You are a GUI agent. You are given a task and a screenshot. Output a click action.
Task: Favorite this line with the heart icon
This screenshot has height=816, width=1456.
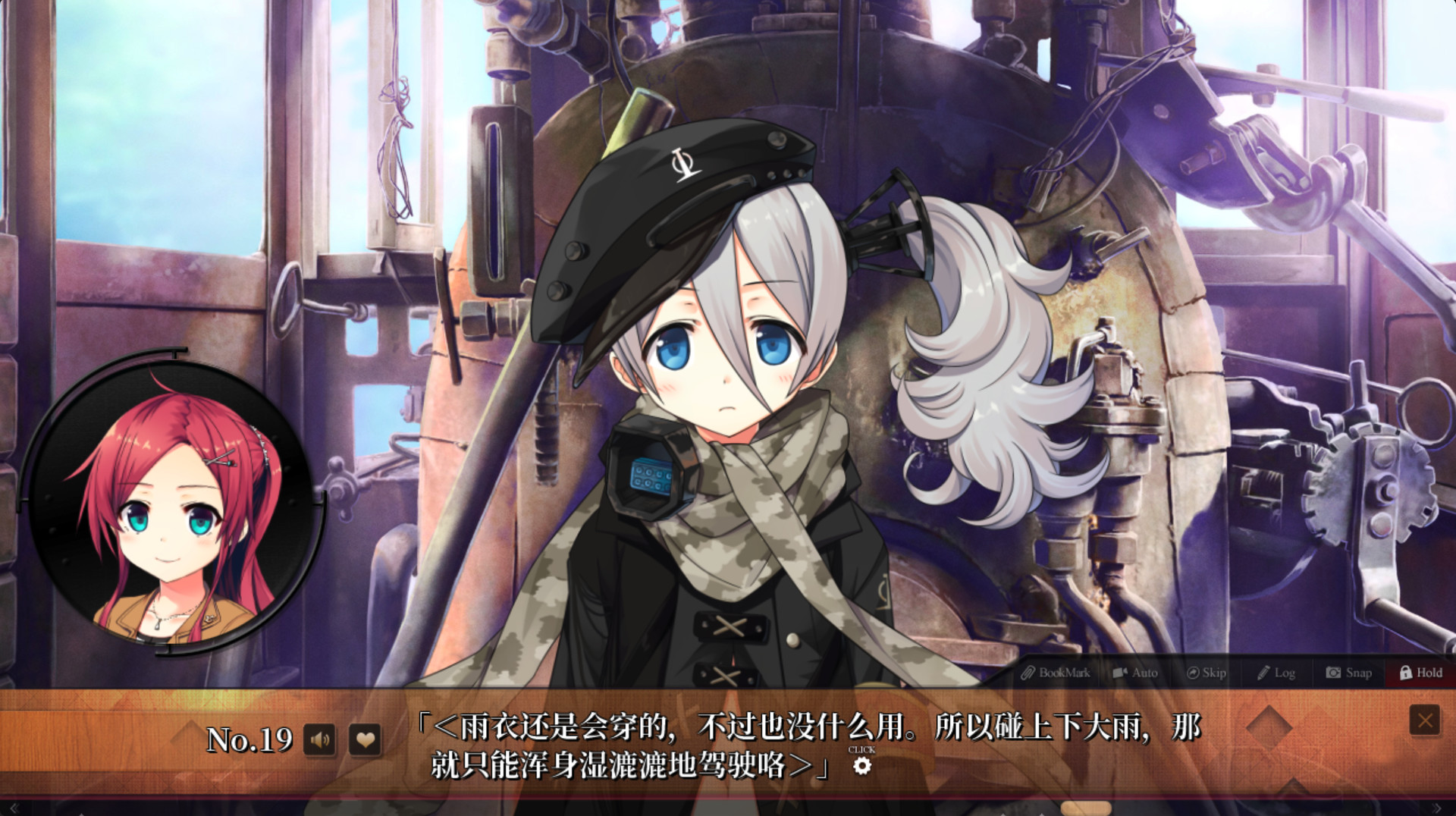pos(365,739)
